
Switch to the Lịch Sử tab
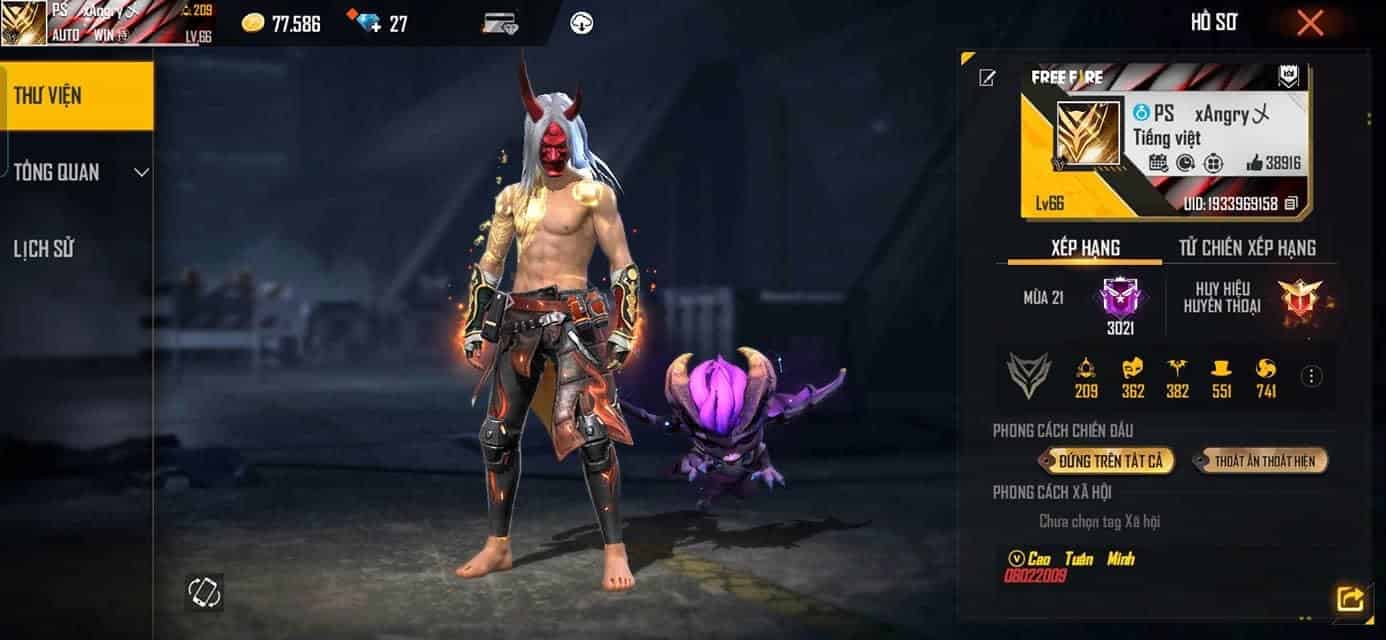[x=44, y=249]
